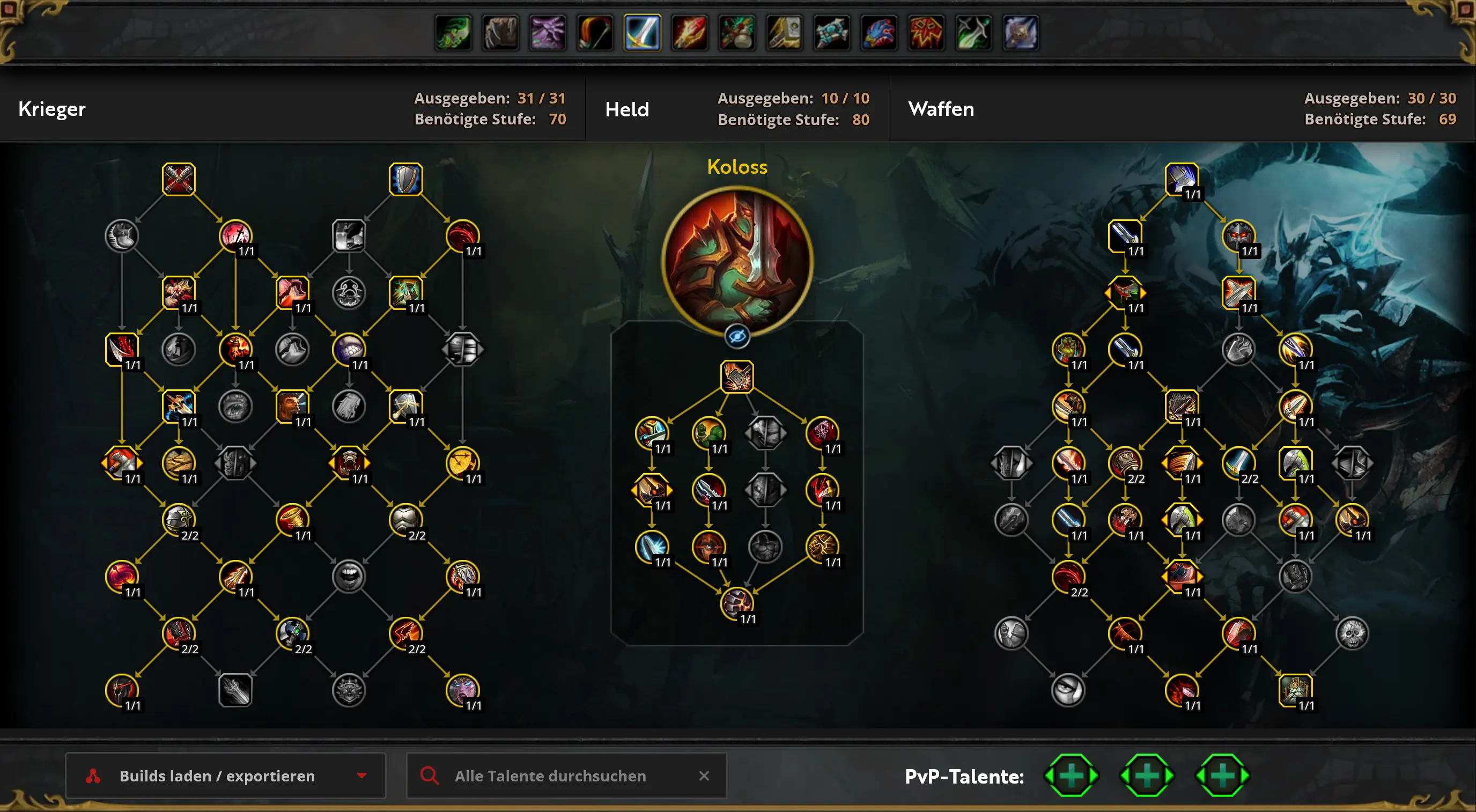Select the Demon Hunter class icon

[453, 33]
